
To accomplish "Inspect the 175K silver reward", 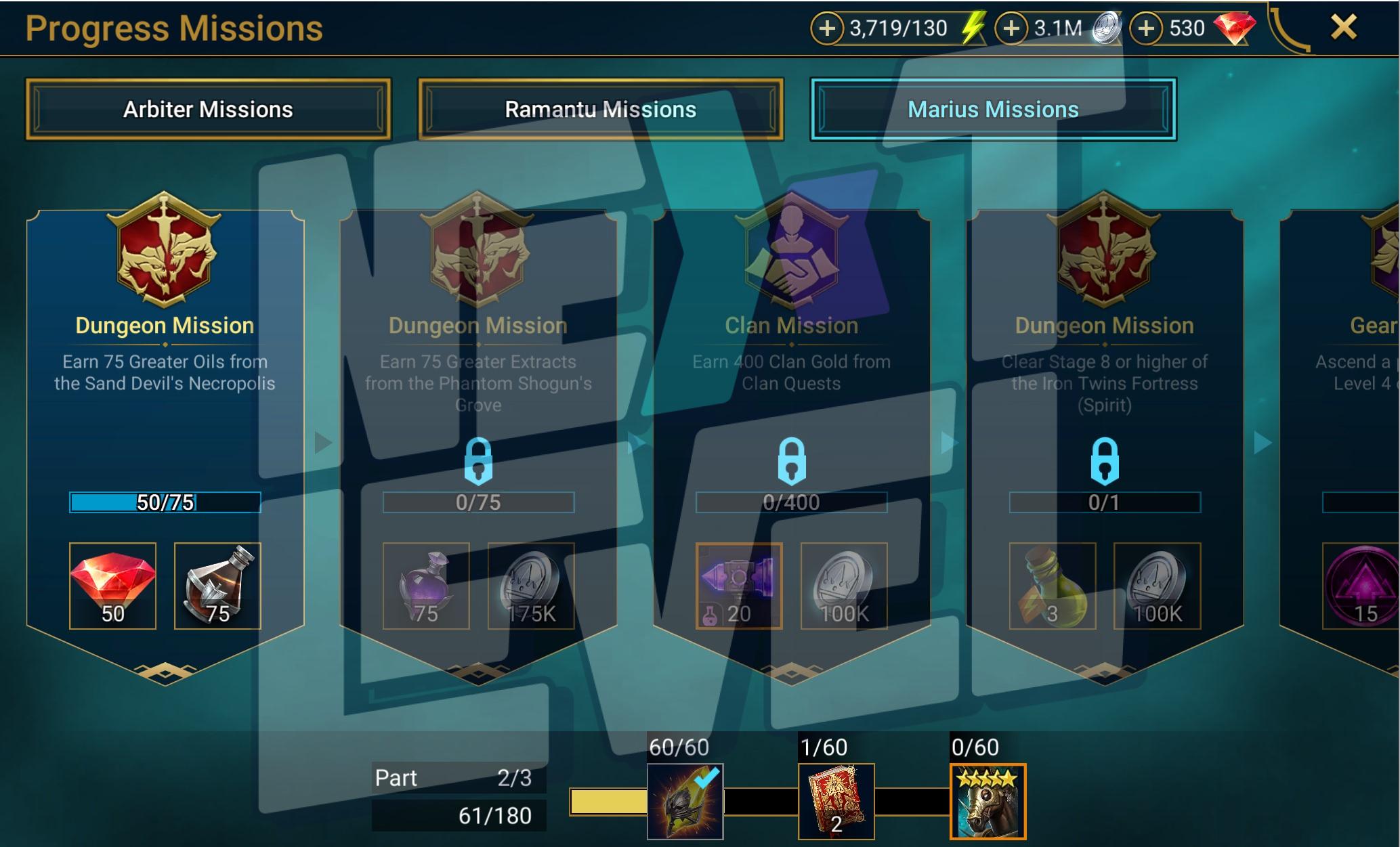I will 531,586.
